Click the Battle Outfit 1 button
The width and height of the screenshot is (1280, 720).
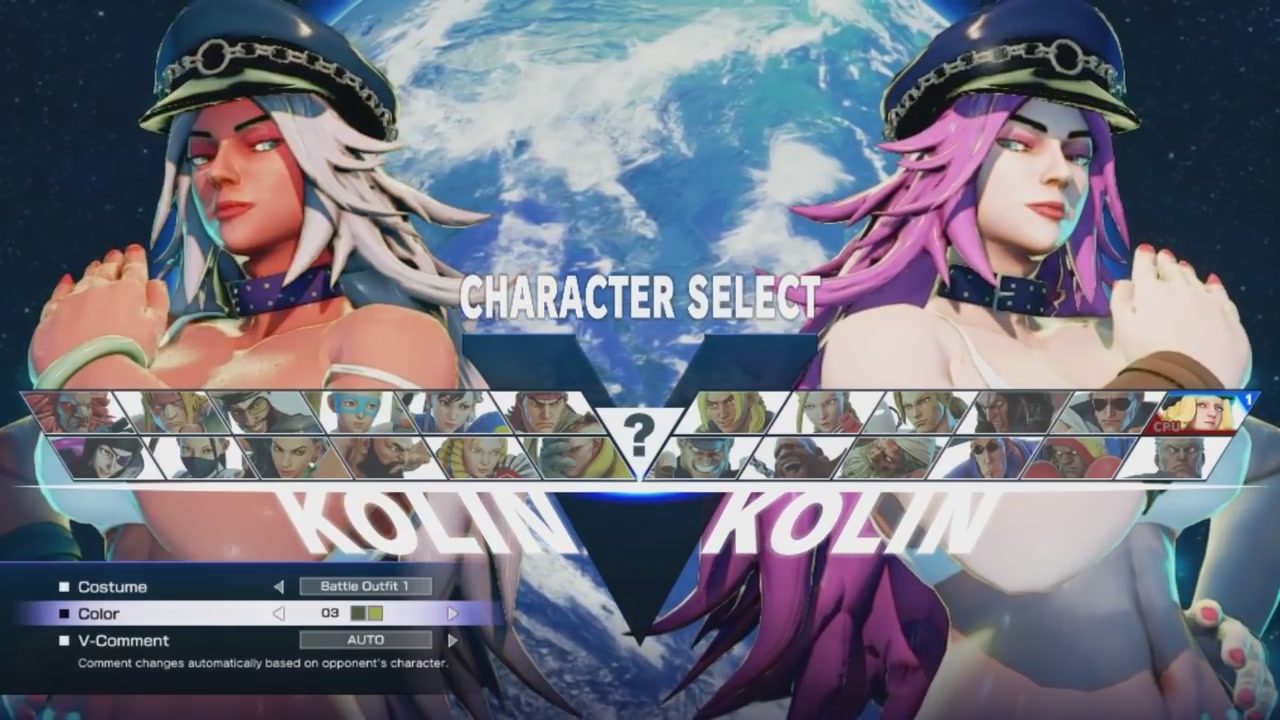pos(368,587)
